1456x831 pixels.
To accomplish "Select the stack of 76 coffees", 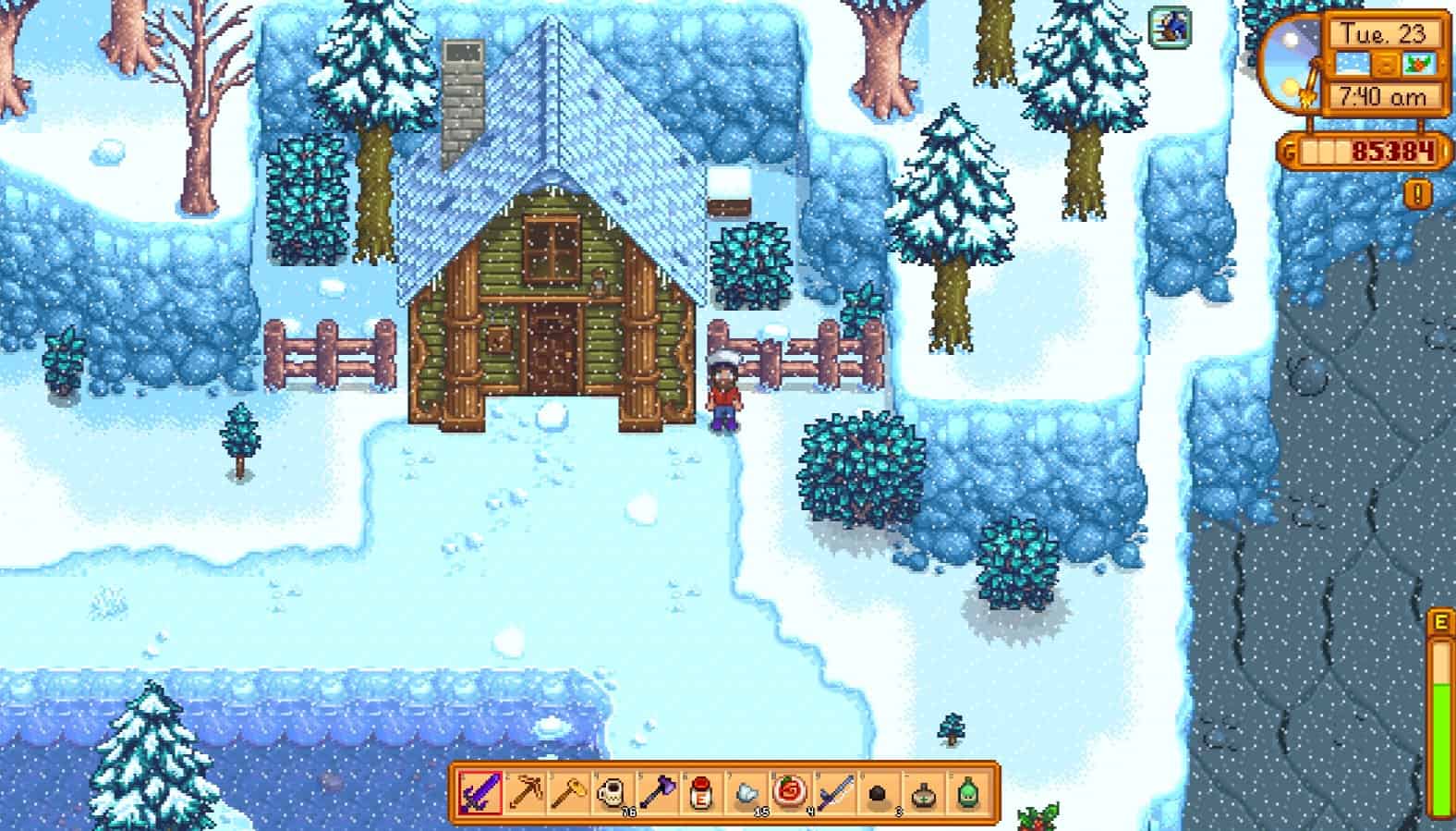I will click(612, 795).
